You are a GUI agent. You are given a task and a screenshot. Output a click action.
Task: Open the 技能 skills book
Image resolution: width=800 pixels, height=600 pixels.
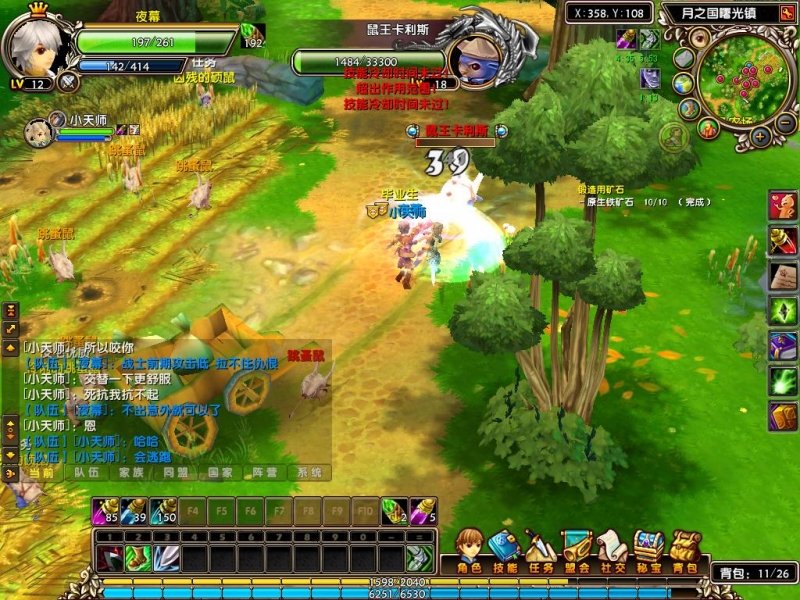click(505, 550)
